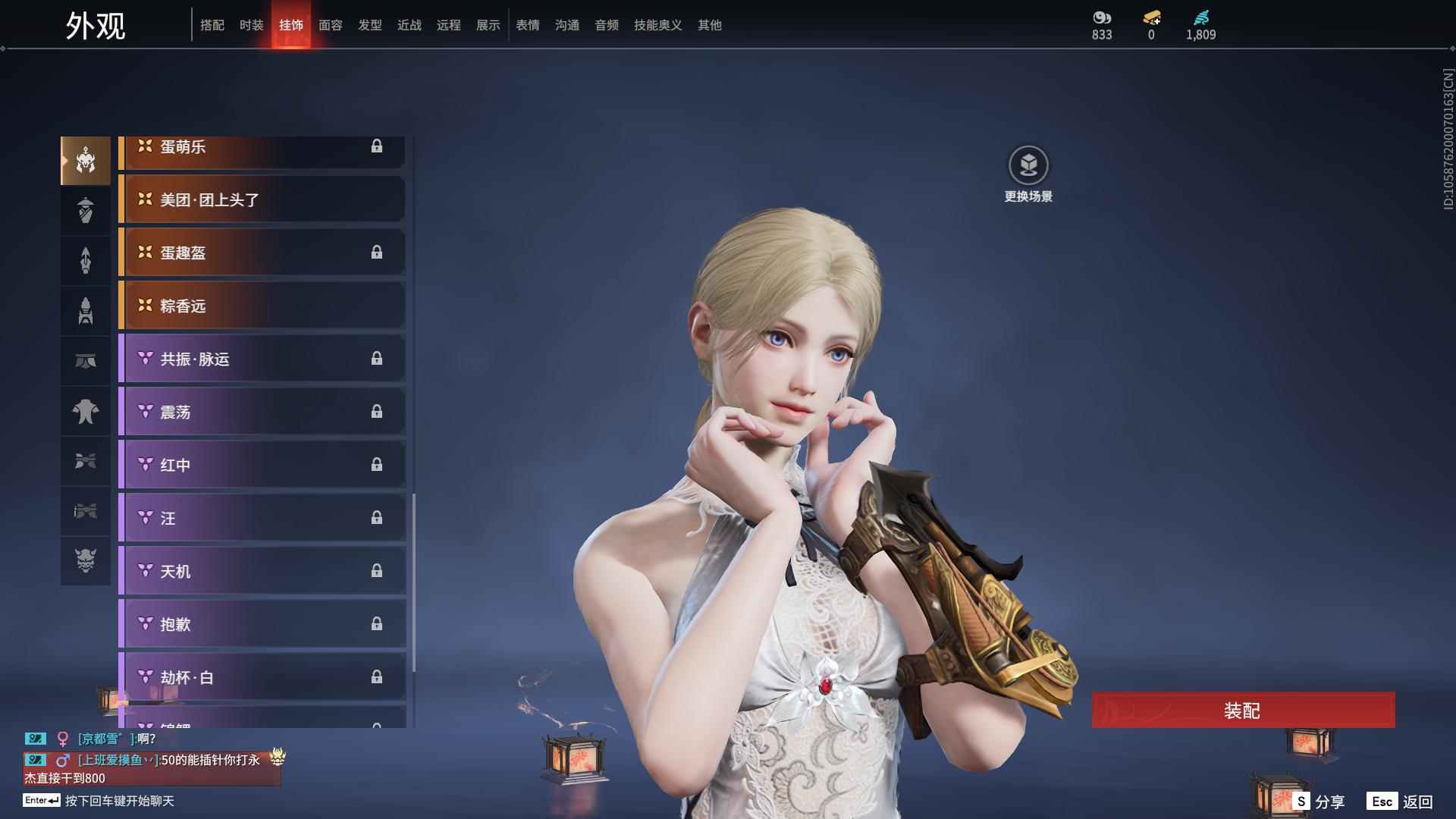The width and height of the screenshot is (1456, 819).
Task: Click the chat input box
Action: tap(119, 801)
